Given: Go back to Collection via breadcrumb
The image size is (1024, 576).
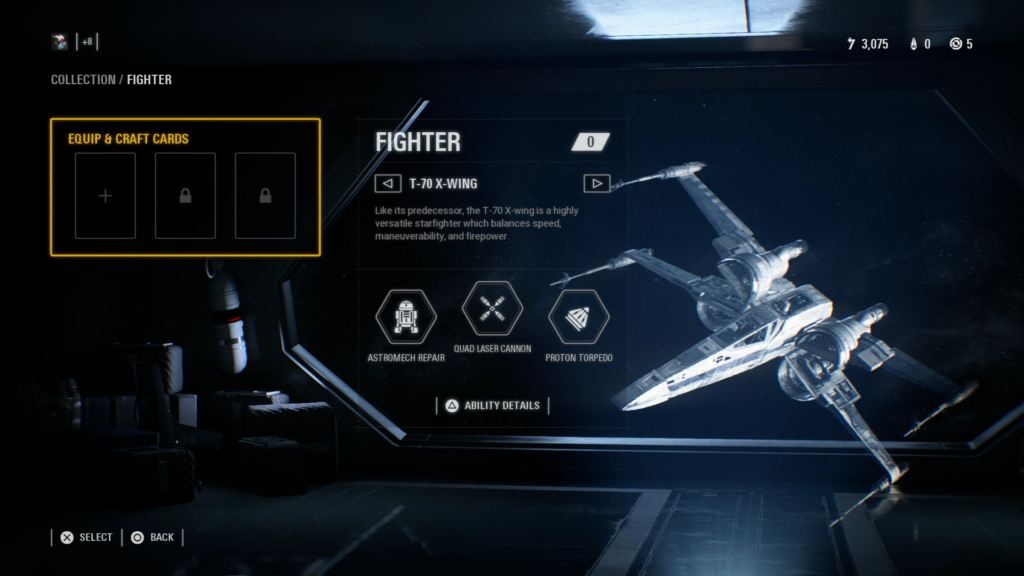Looking at the screenshot, I should pos(83,79).
